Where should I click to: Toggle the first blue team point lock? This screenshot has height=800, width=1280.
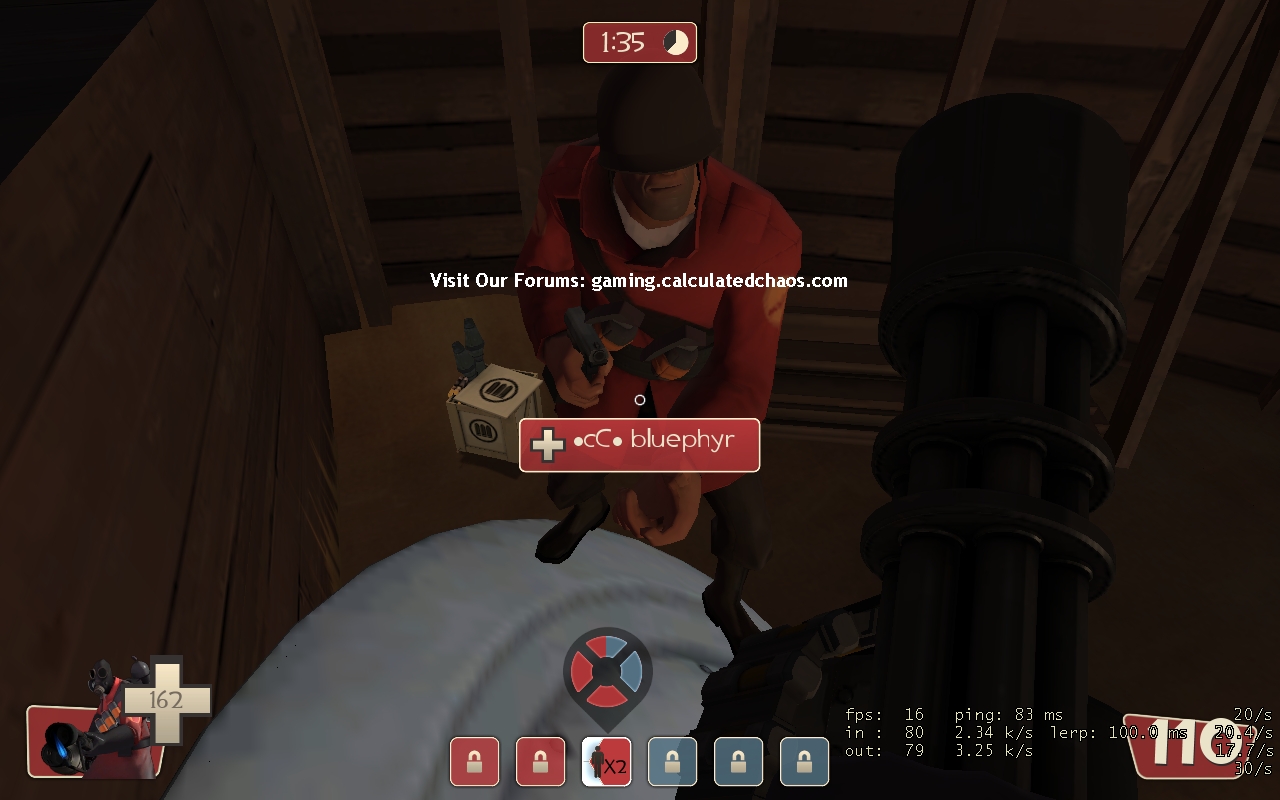(x=672, y=761)
